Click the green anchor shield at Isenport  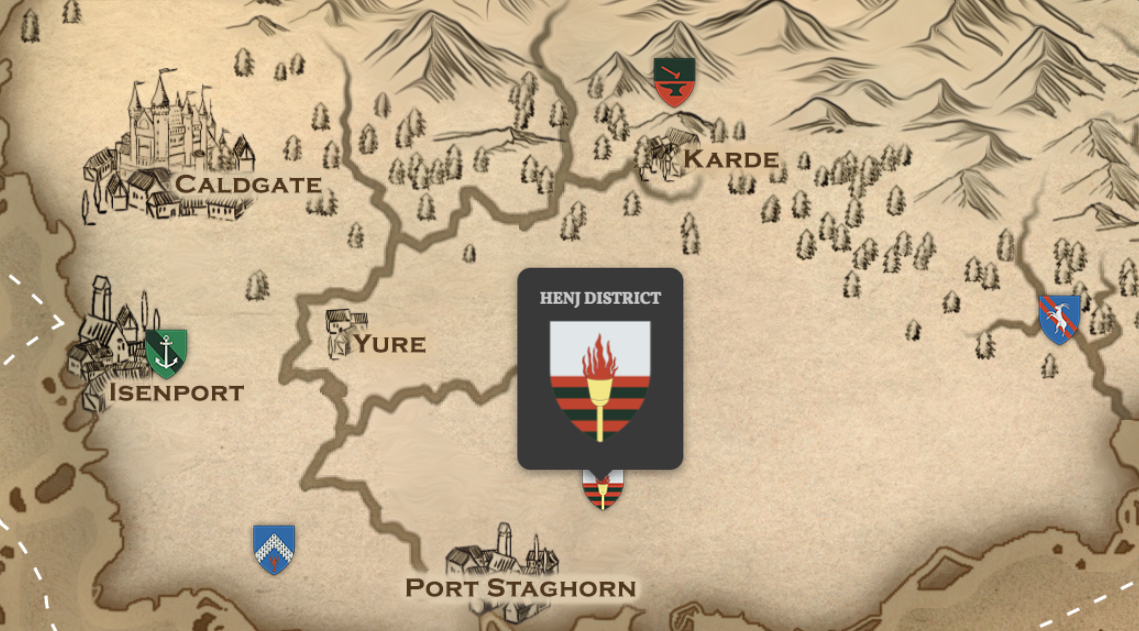166,353
